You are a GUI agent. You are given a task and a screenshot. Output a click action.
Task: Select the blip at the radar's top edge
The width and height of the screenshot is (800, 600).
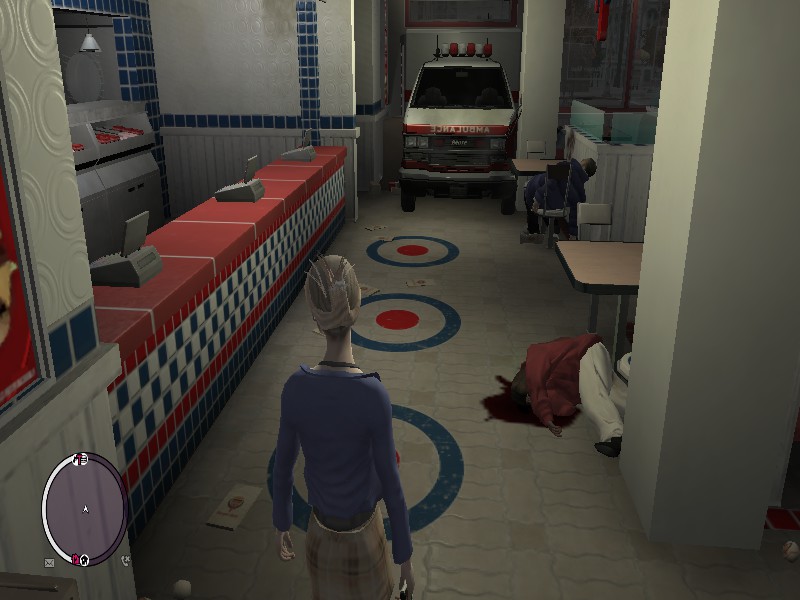82,459
